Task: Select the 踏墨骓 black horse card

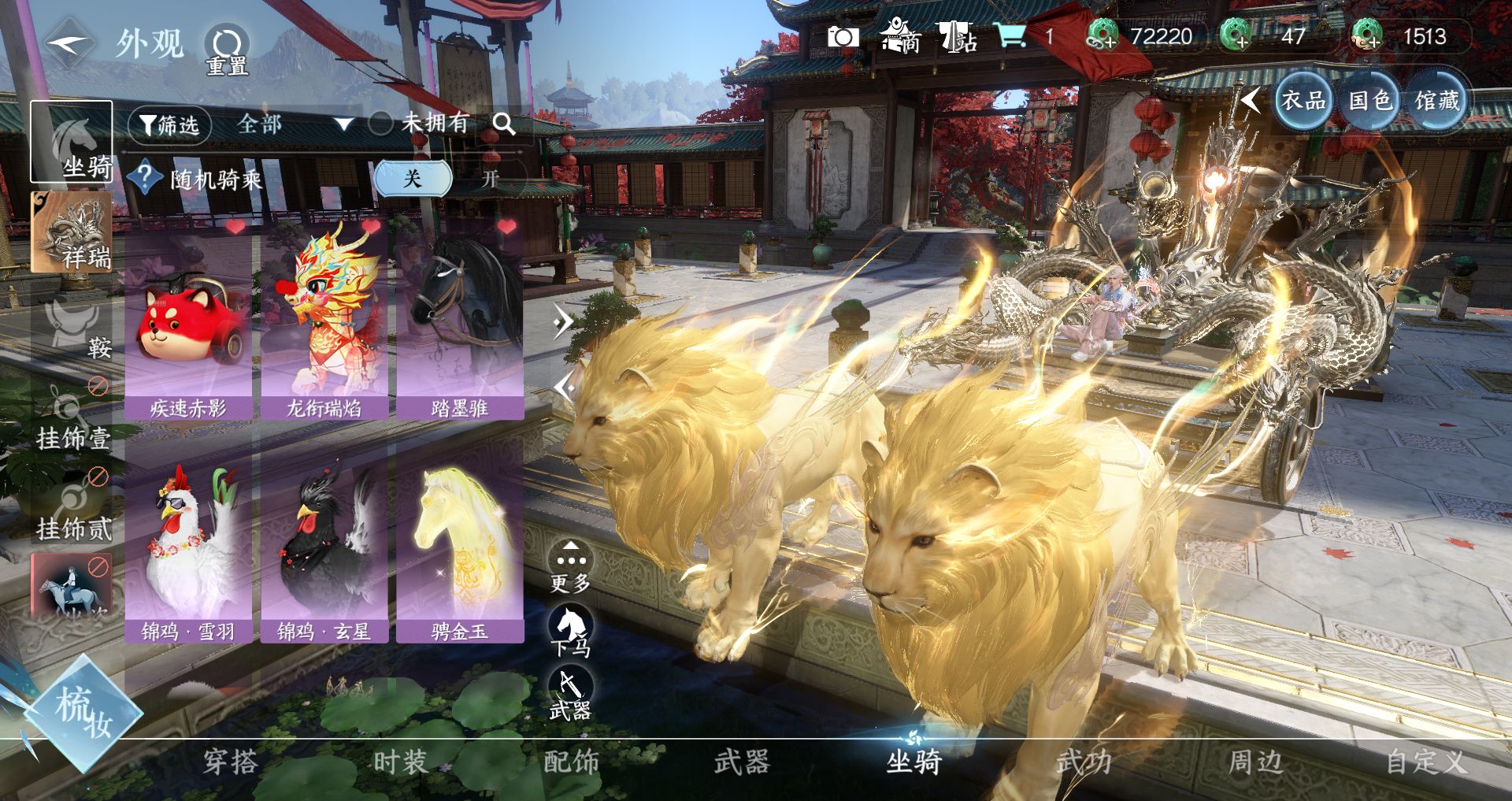Action: pos(460,323)
